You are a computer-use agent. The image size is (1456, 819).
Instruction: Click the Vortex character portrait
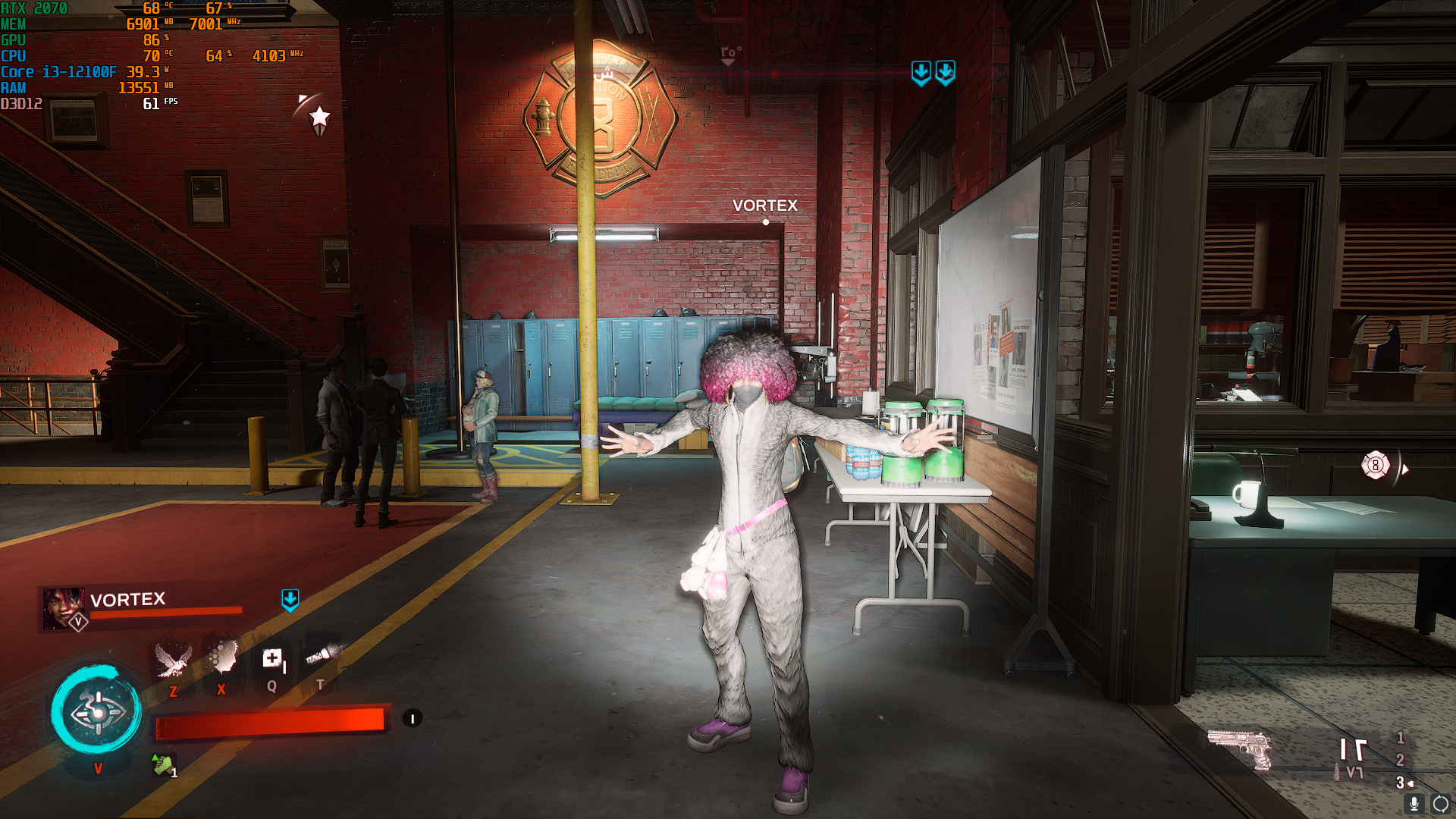click(63, 608)
